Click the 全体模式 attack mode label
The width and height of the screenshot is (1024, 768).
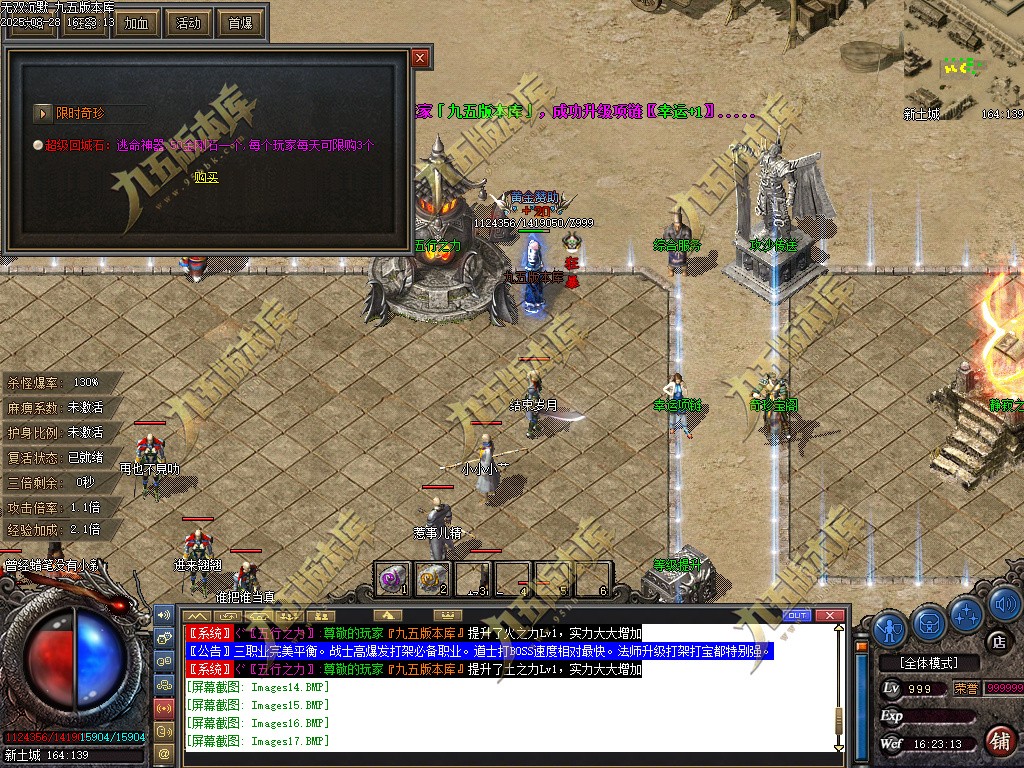(x=926, y=663)
